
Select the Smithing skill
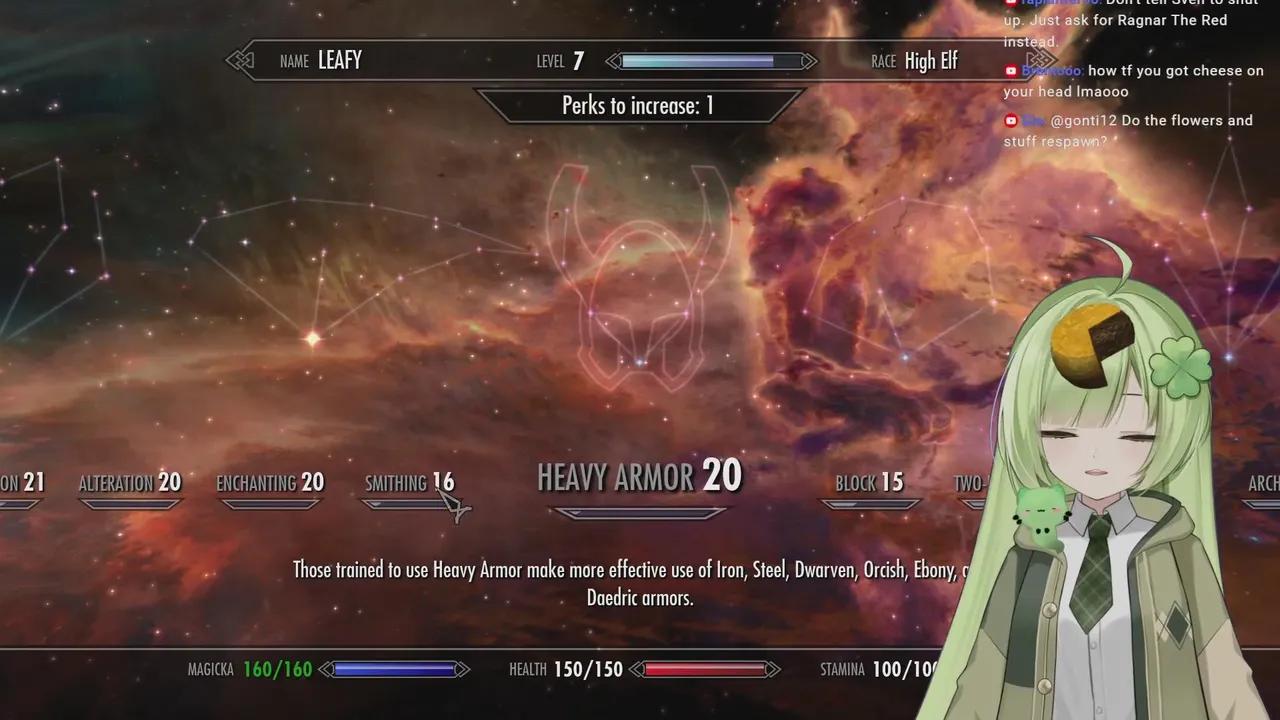(x=410, y=483)
